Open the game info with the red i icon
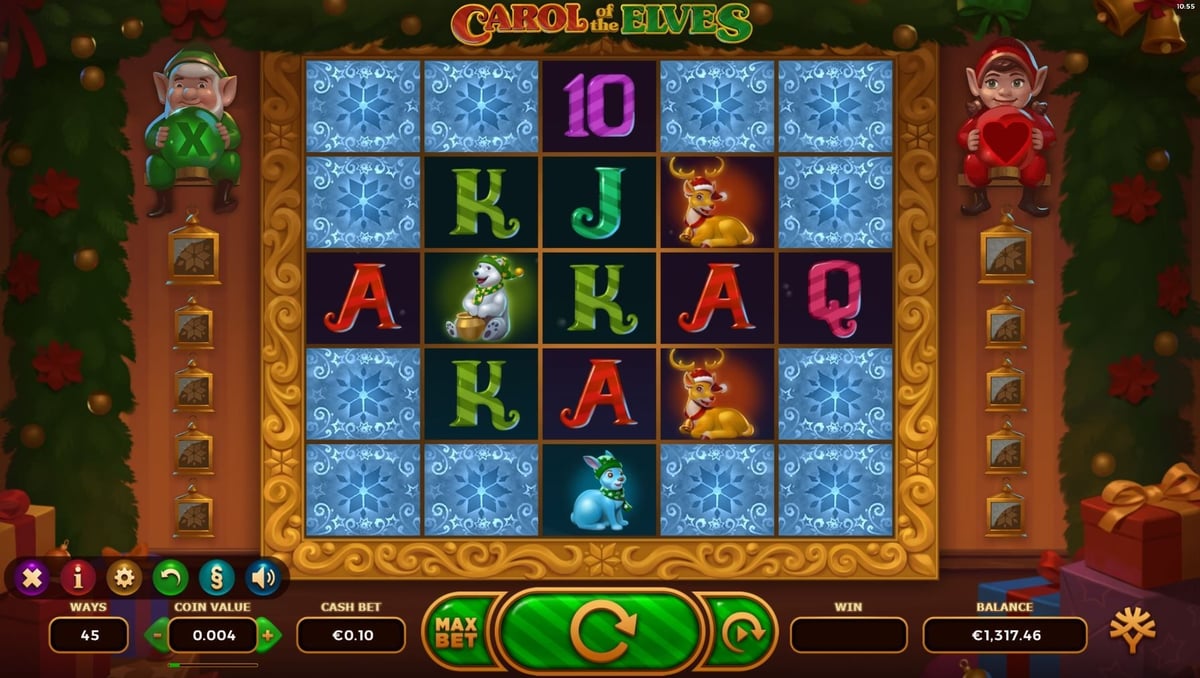Viewport: 1200px width, 678px height. pos(78,577)
